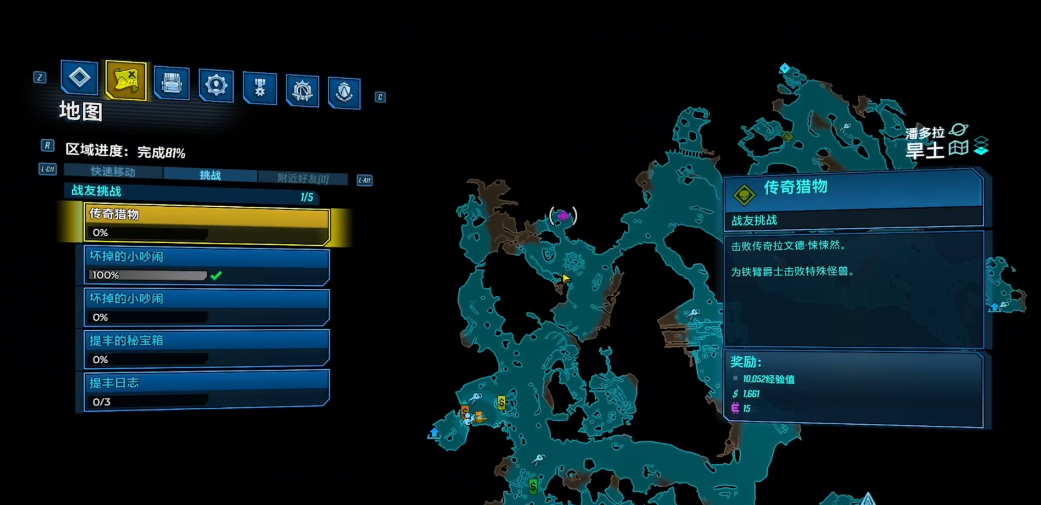Viewport: 1041px width, 505px height.
Task: Switch to the Skills gear tab
Action: tap(216, 85)
